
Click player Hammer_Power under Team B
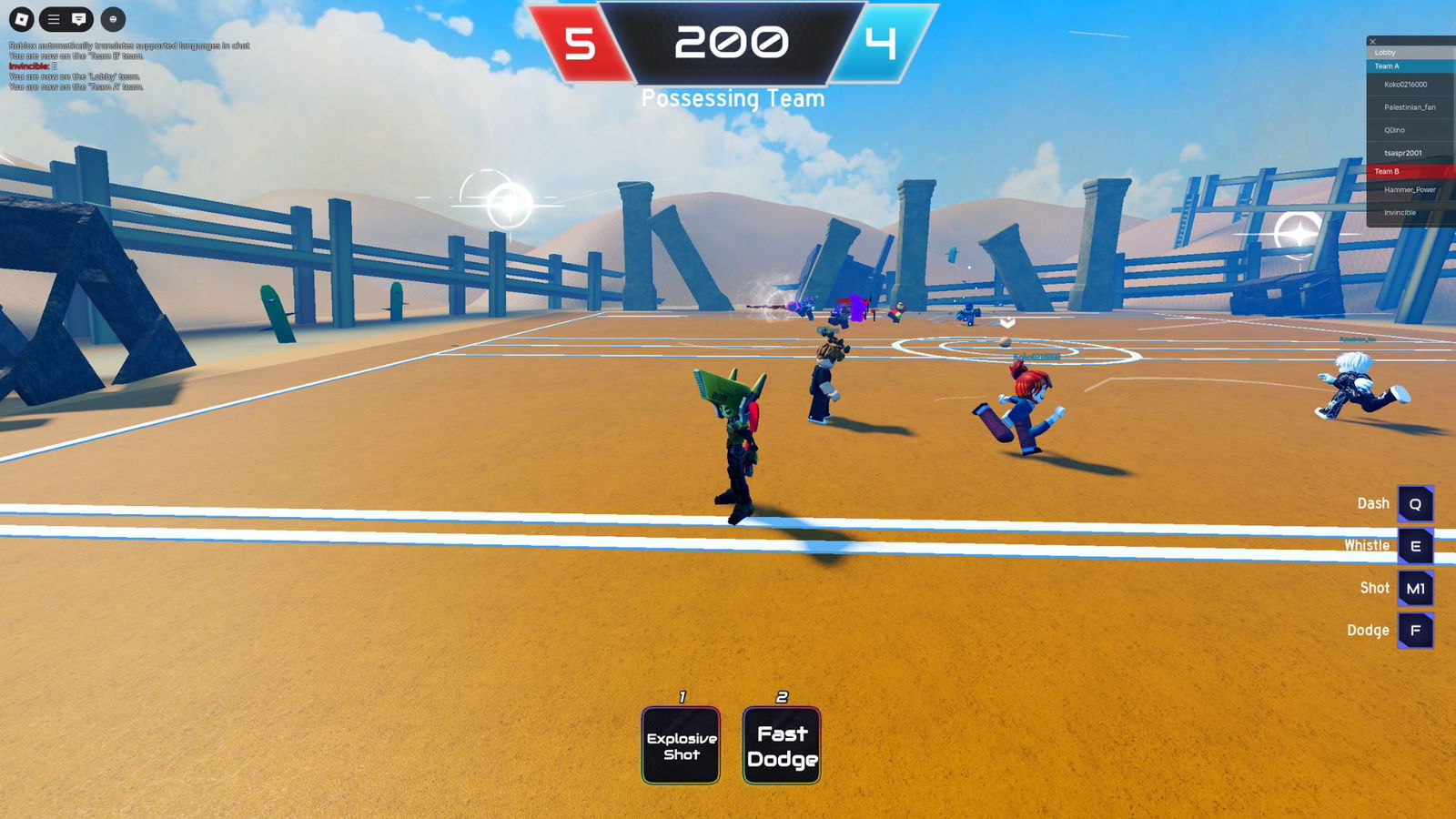(x=1410, y=189)
